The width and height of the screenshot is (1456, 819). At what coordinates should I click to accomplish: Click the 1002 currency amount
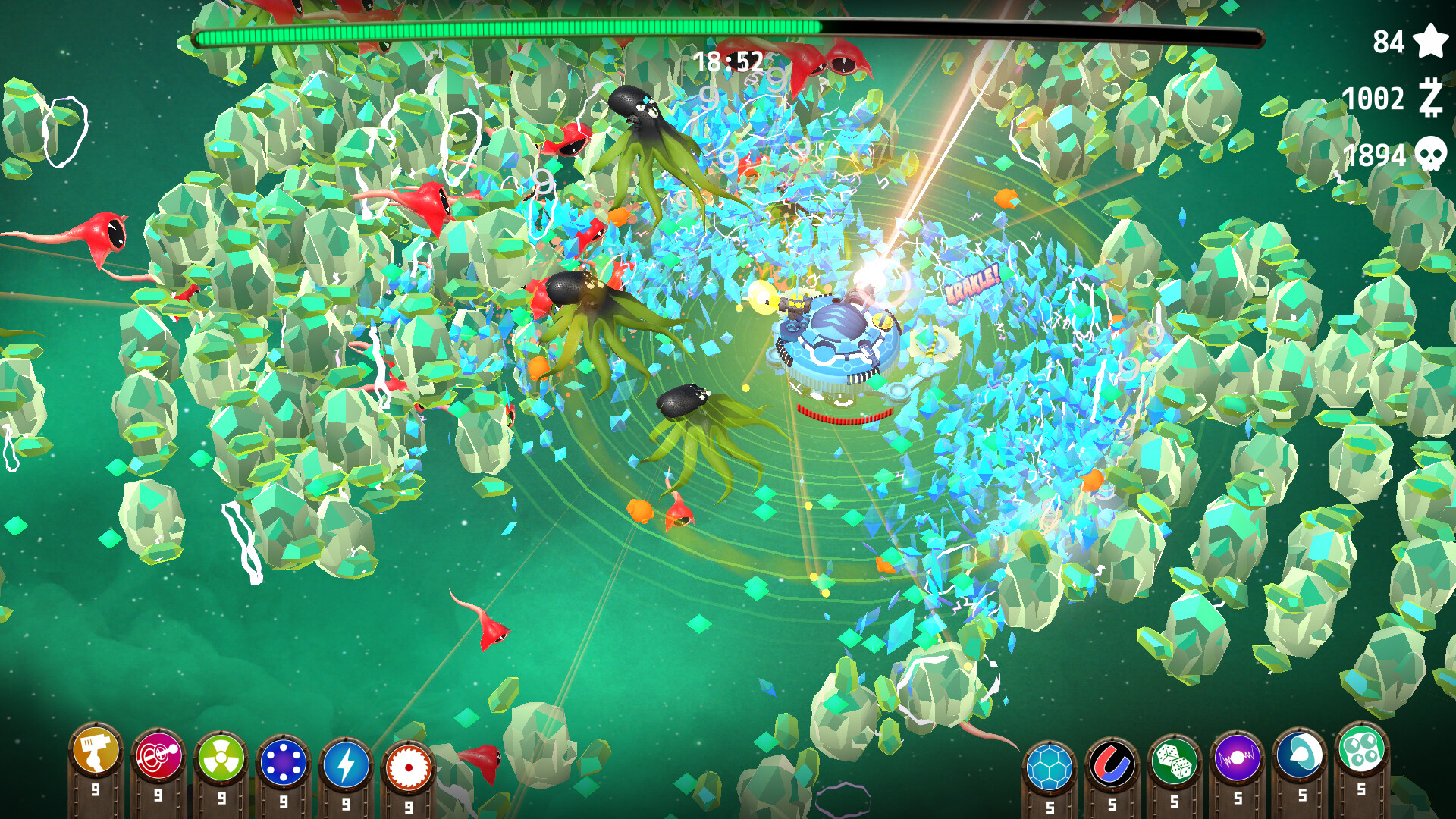click(1373, 99)
